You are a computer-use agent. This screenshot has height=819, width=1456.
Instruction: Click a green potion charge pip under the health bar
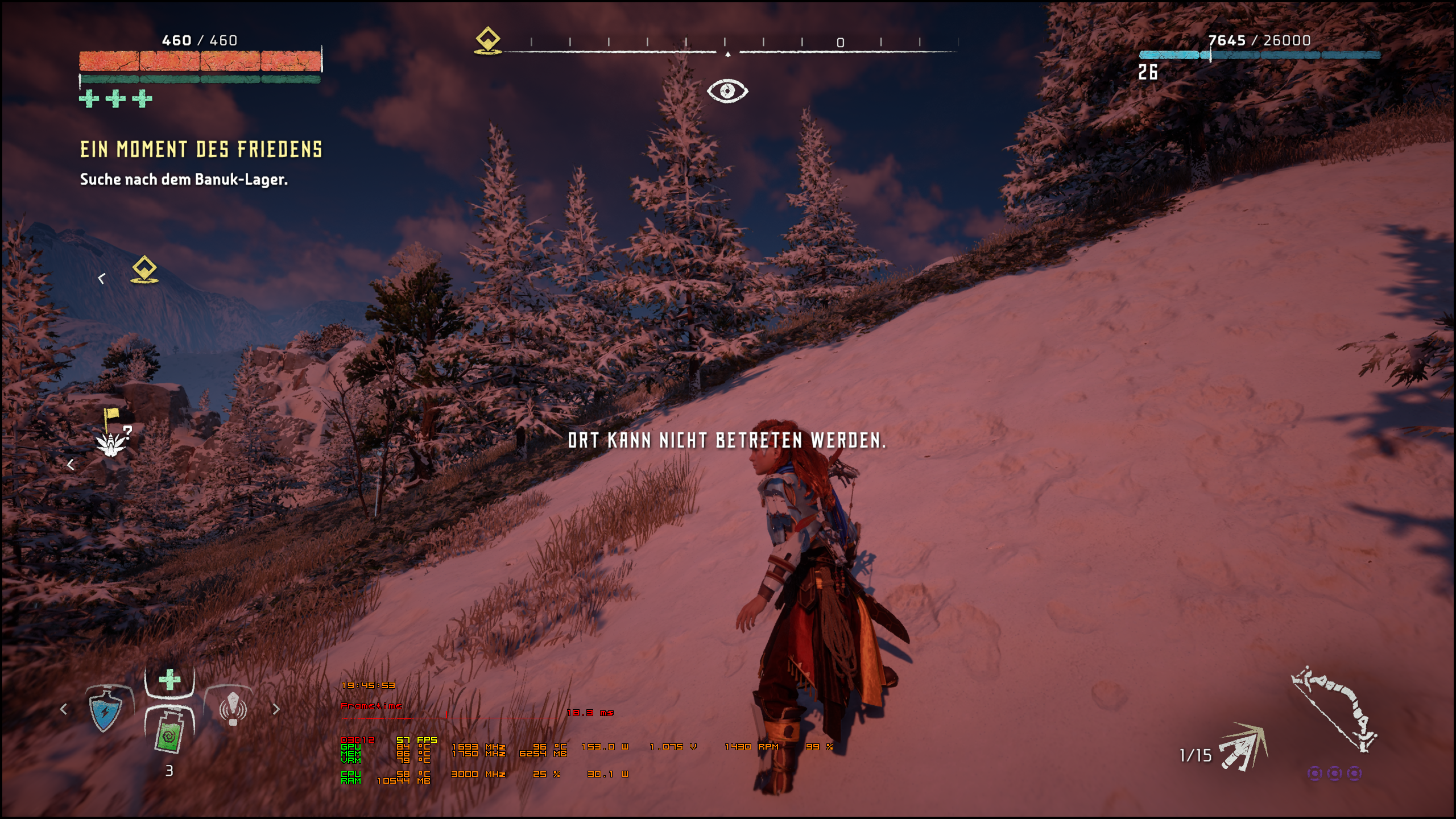[x=88, y=98]
